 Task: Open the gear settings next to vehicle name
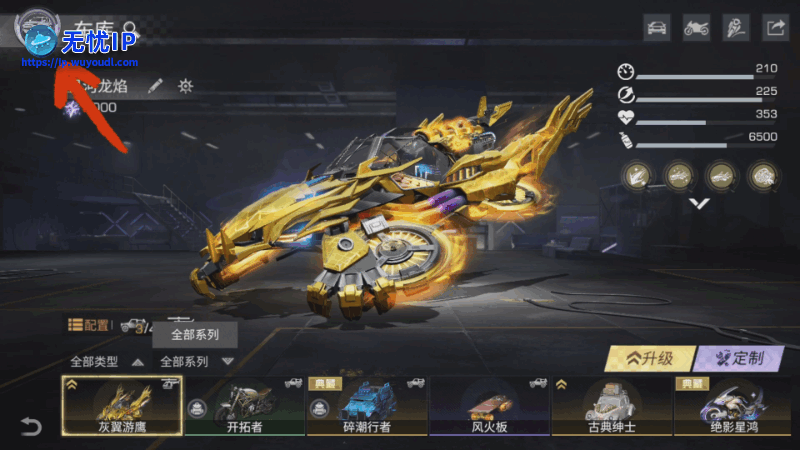(185, 86)
